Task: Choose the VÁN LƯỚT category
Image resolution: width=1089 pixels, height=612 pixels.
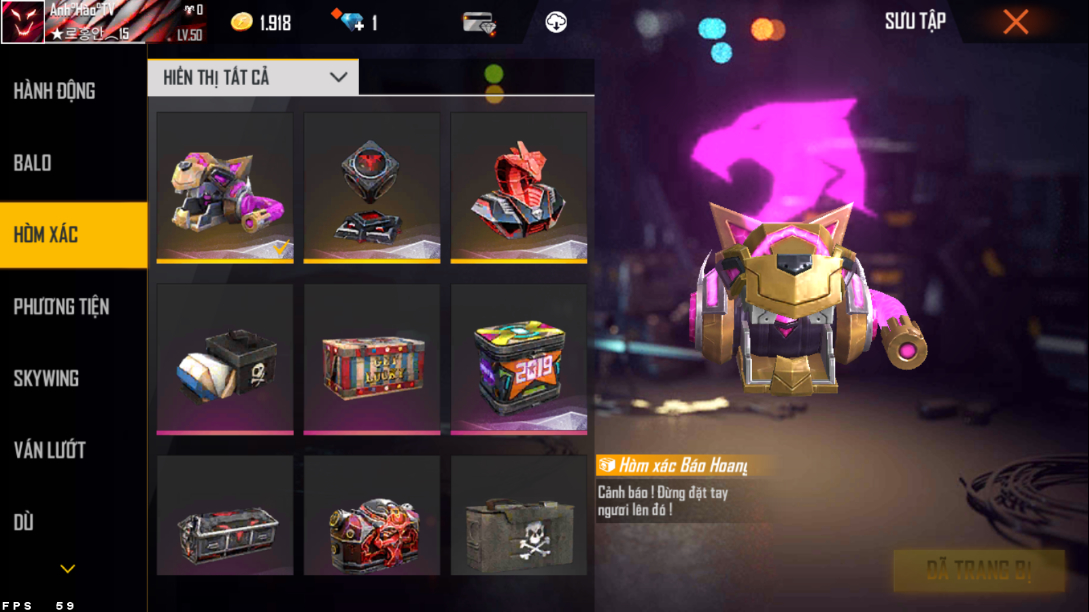Action: pyautogui.click(x=50, y=451)
